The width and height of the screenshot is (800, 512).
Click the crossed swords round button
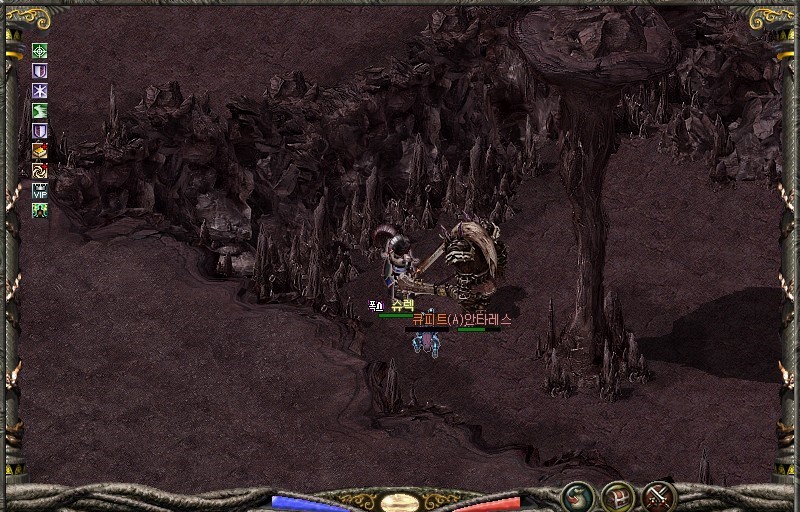click(x=659, y=495)
